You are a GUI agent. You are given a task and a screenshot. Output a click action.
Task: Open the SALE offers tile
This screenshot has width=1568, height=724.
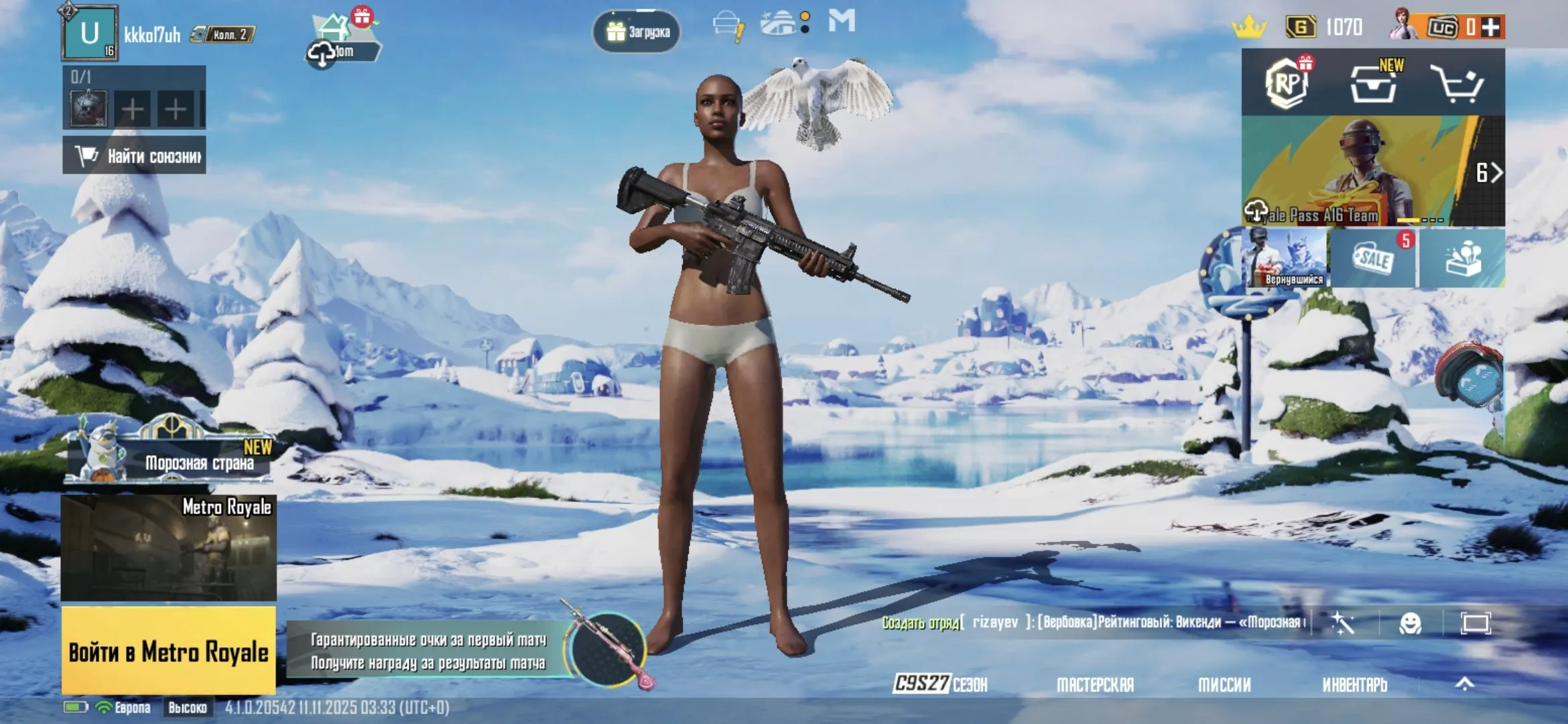point(1373,259)
